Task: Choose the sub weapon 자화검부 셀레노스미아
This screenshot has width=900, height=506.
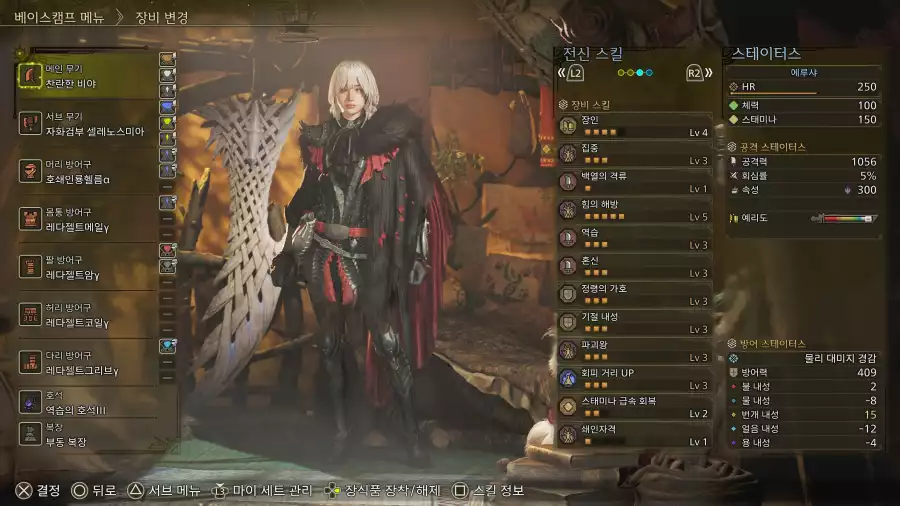Action: pyautogui.click(x=88, y=124)
